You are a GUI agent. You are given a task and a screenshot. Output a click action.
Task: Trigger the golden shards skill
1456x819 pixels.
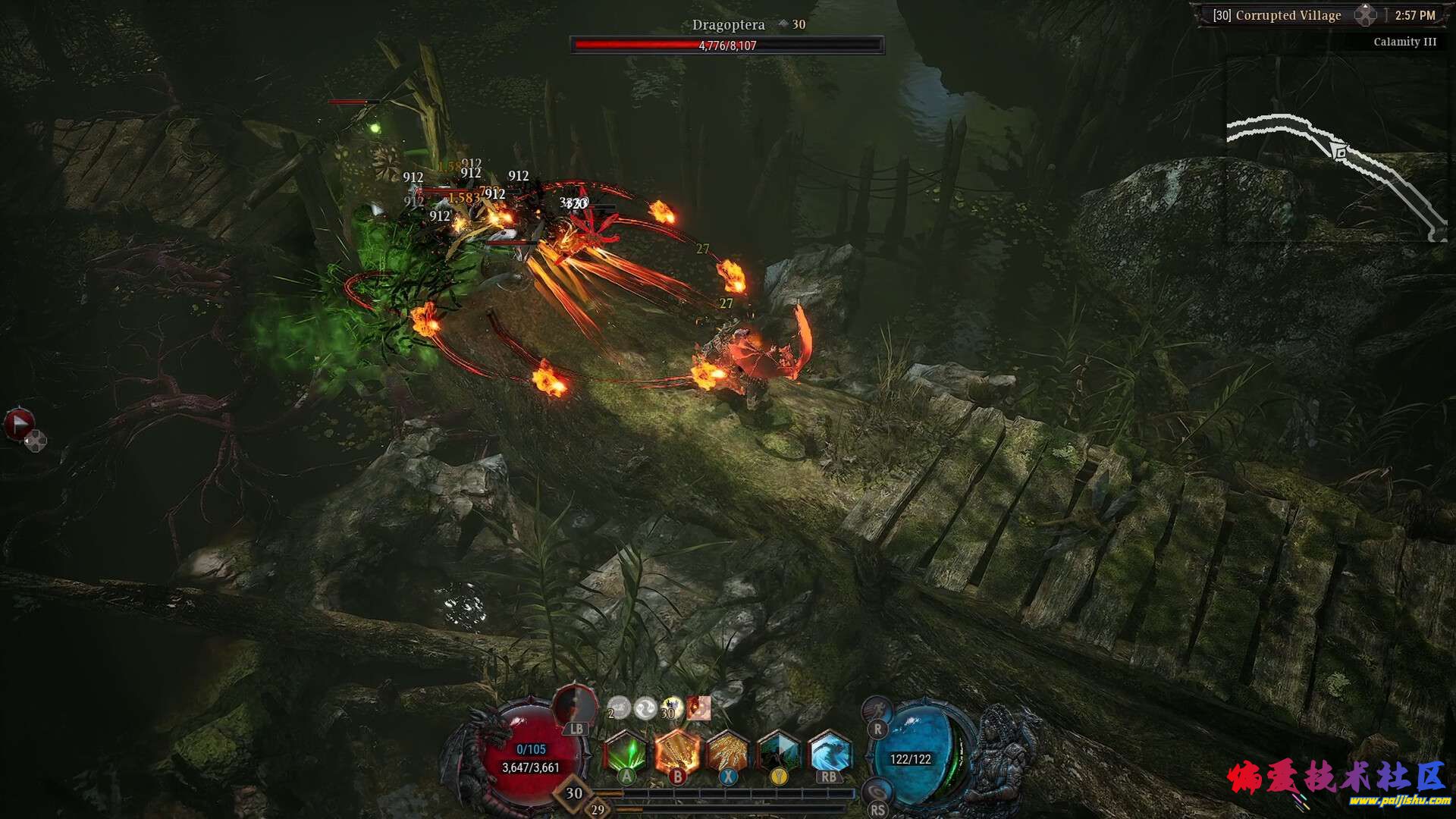tap(728, 753)
